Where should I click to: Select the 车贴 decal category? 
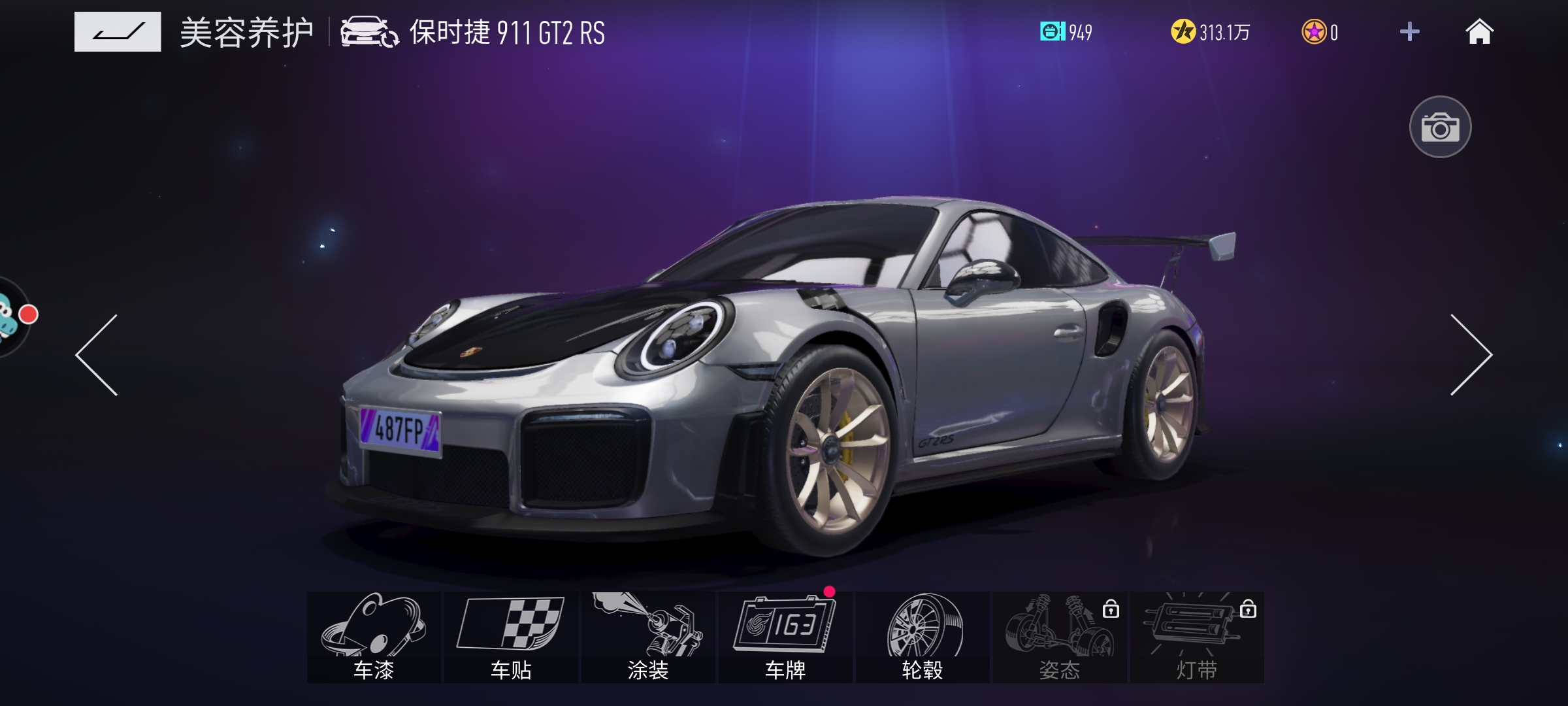[511, 637]
